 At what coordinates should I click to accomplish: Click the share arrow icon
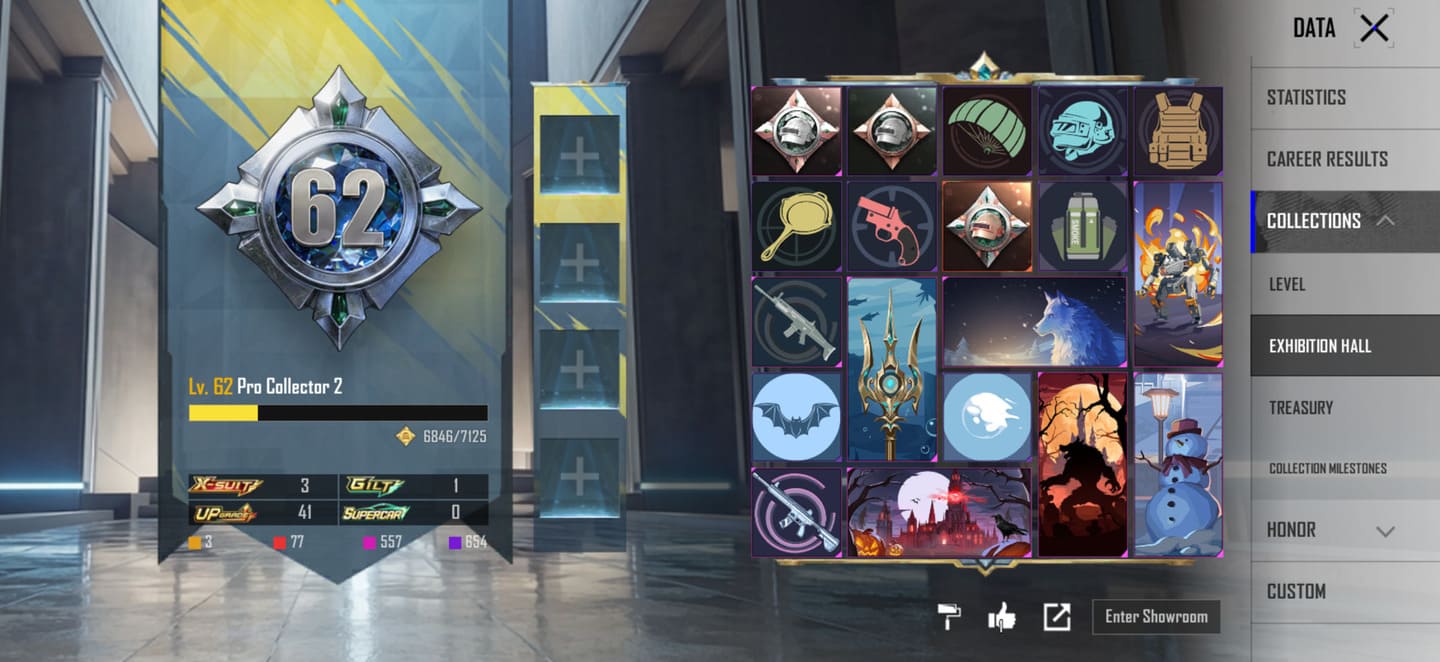coord(1056,617)
